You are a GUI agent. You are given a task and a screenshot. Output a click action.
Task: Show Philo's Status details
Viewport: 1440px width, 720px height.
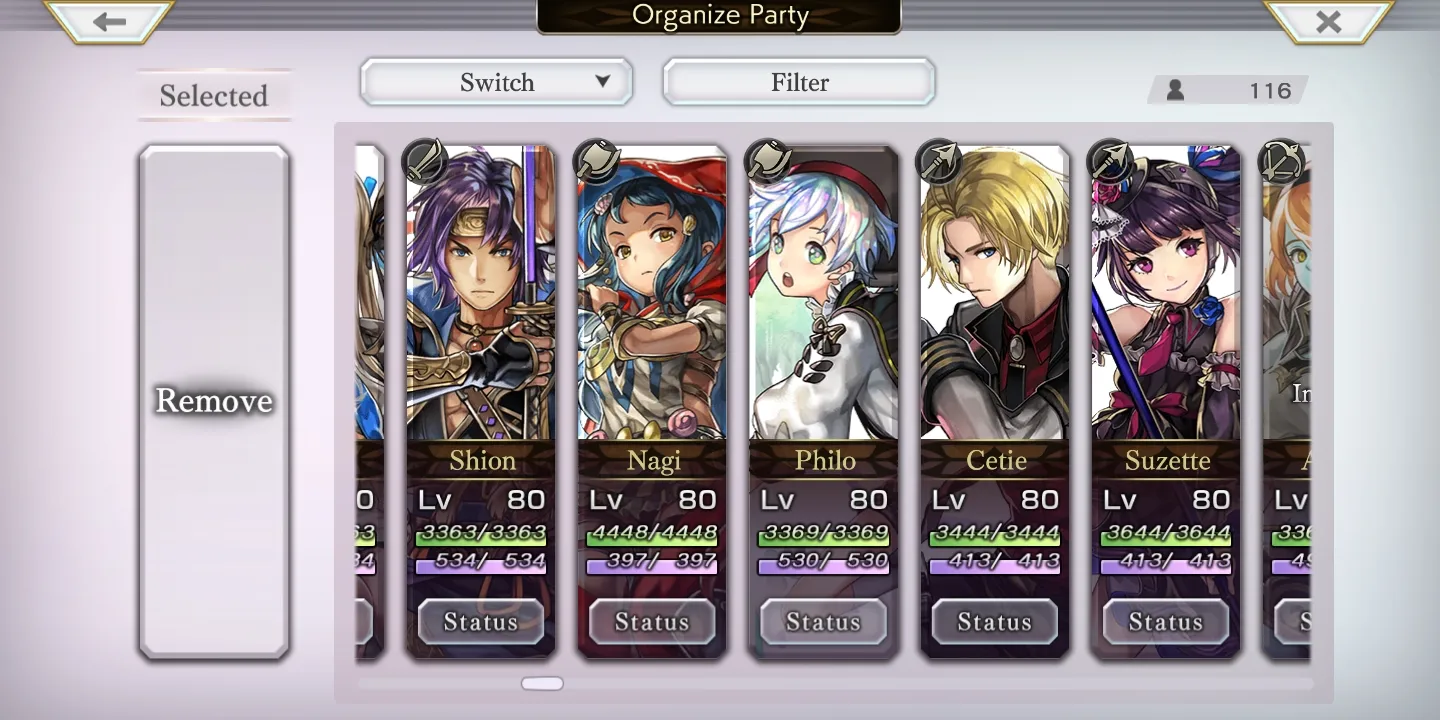[823, 622]
